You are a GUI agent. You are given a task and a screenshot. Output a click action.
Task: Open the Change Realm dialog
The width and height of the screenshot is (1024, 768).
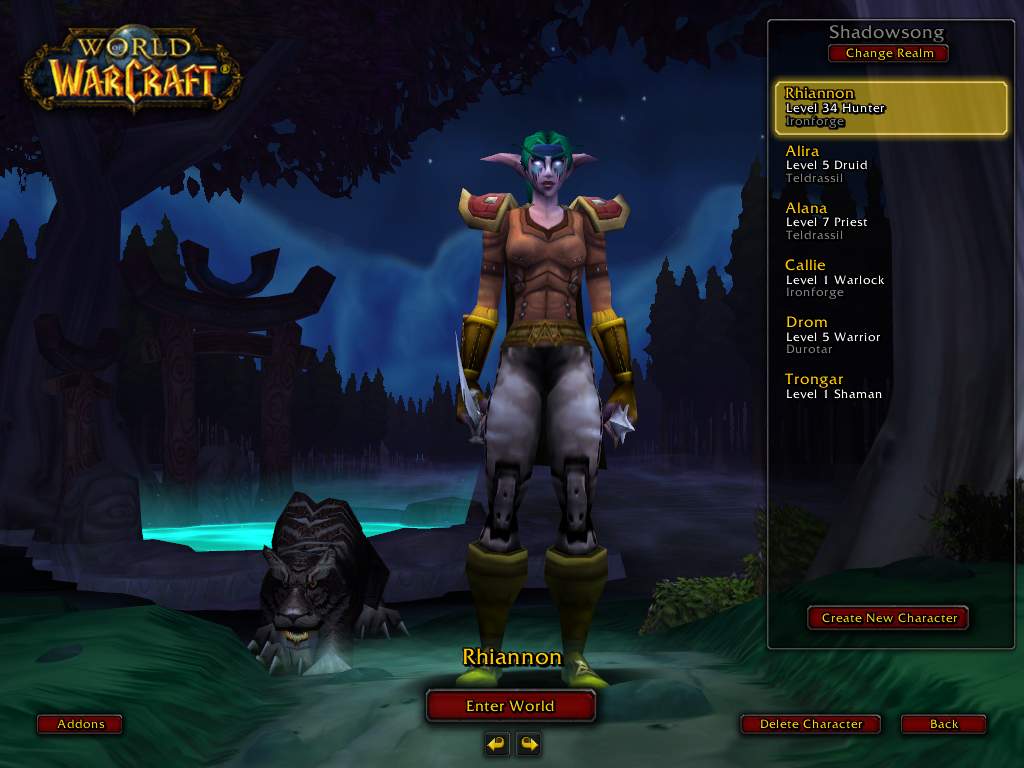tap(888, 53)
